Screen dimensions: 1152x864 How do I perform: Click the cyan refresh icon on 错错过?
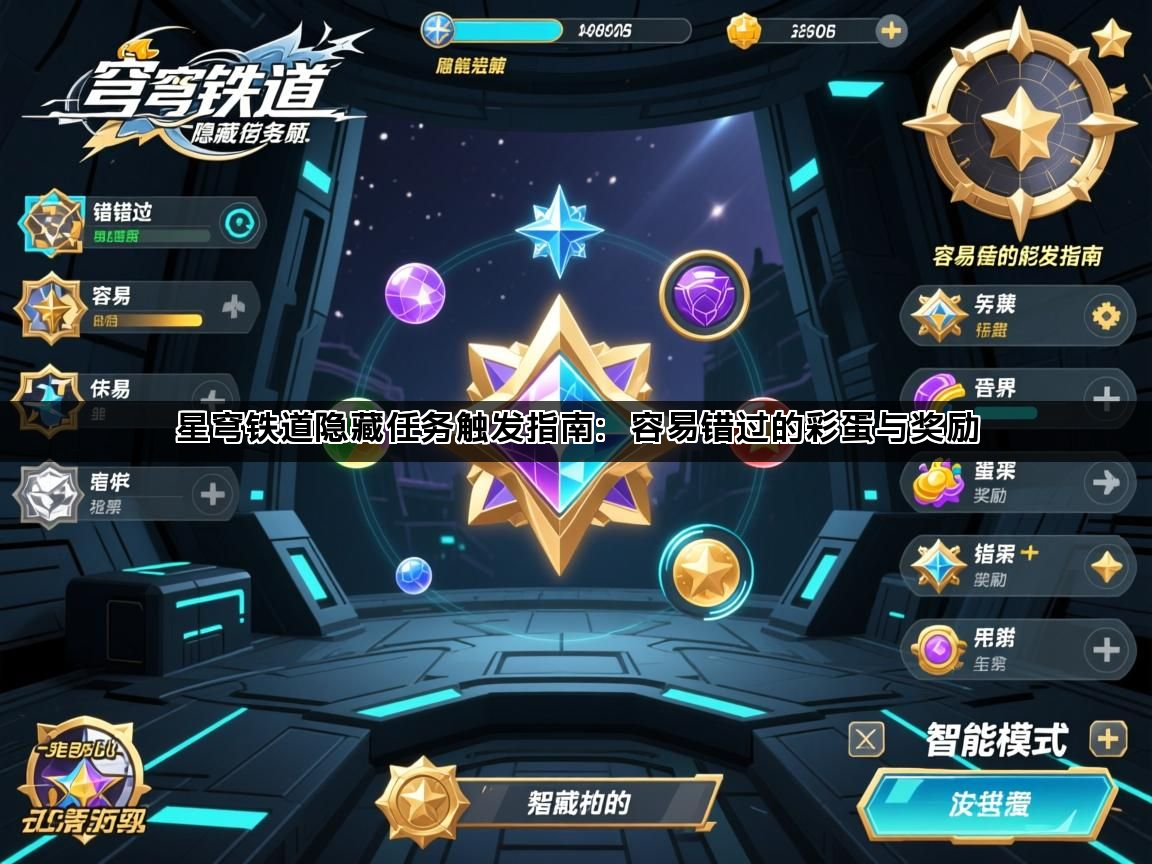pyautogui.click(x=239, y=224)
